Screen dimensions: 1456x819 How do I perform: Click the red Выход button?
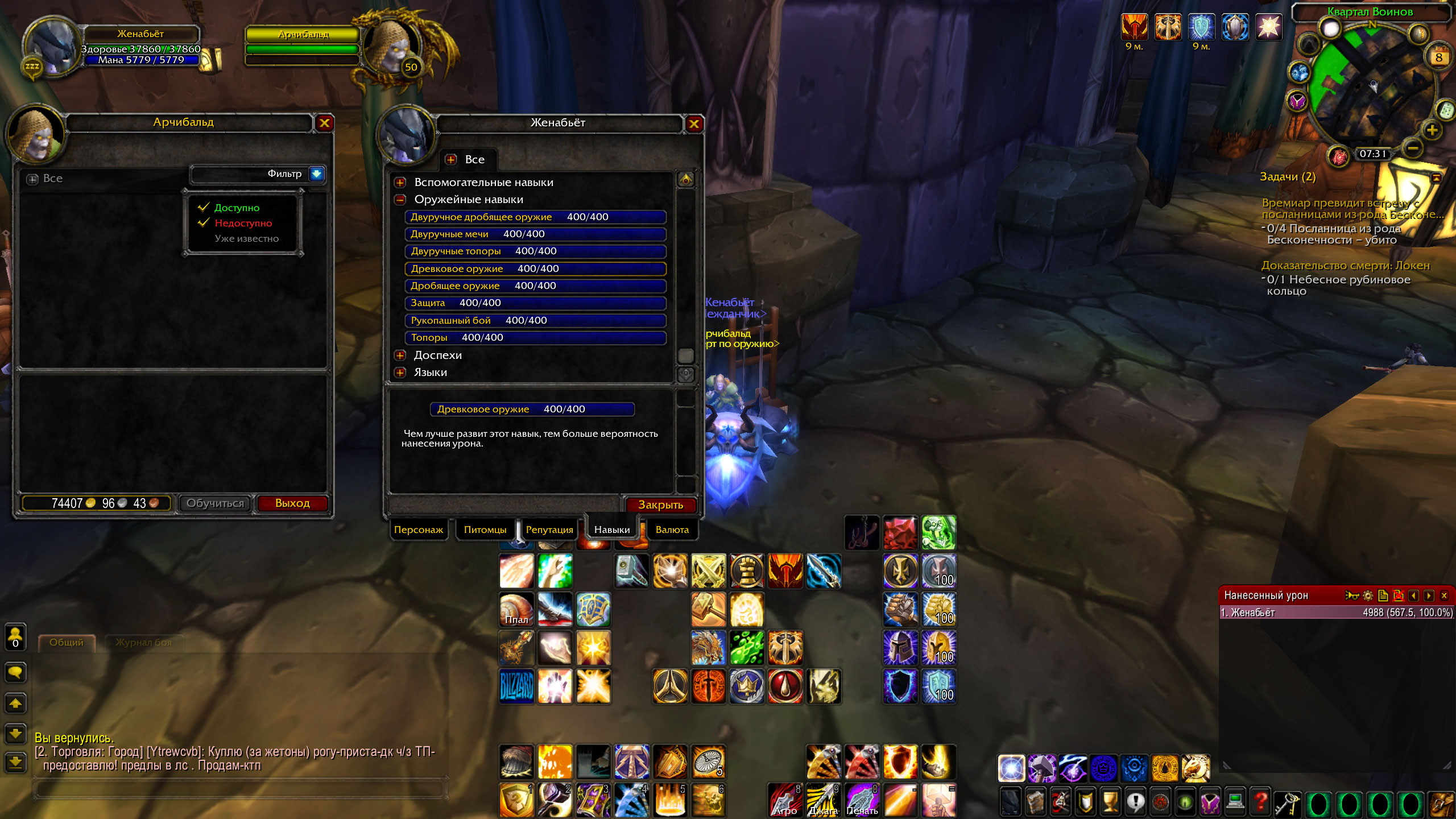click(x=292, y=503)
